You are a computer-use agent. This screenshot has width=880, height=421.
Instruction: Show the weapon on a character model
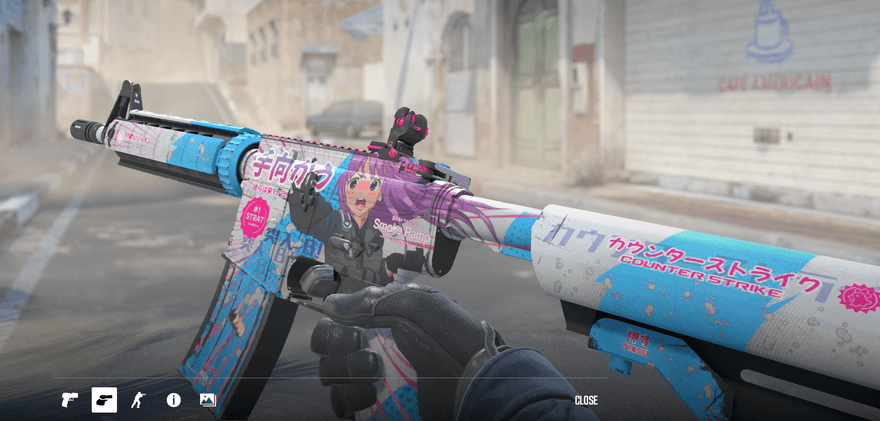pos(139,400)
